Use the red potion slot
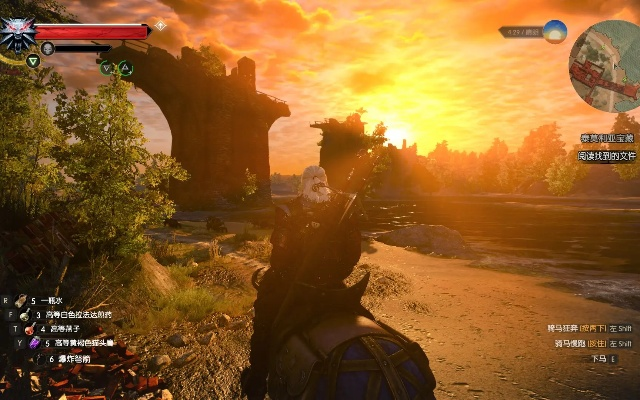The width and height of the screenshot is (640, 400). (x=32, y=329)
